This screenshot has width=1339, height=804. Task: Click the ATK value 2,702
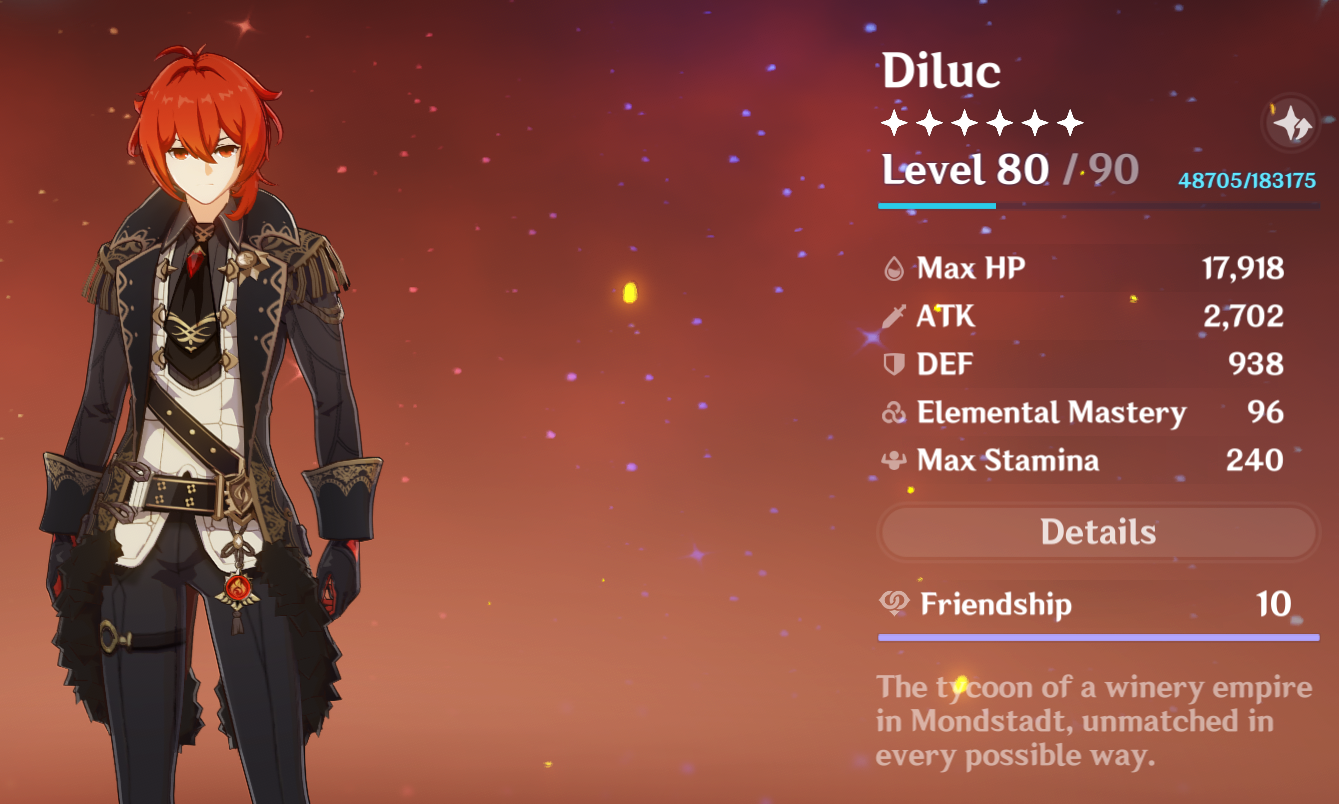click(x=1243, y=316)
